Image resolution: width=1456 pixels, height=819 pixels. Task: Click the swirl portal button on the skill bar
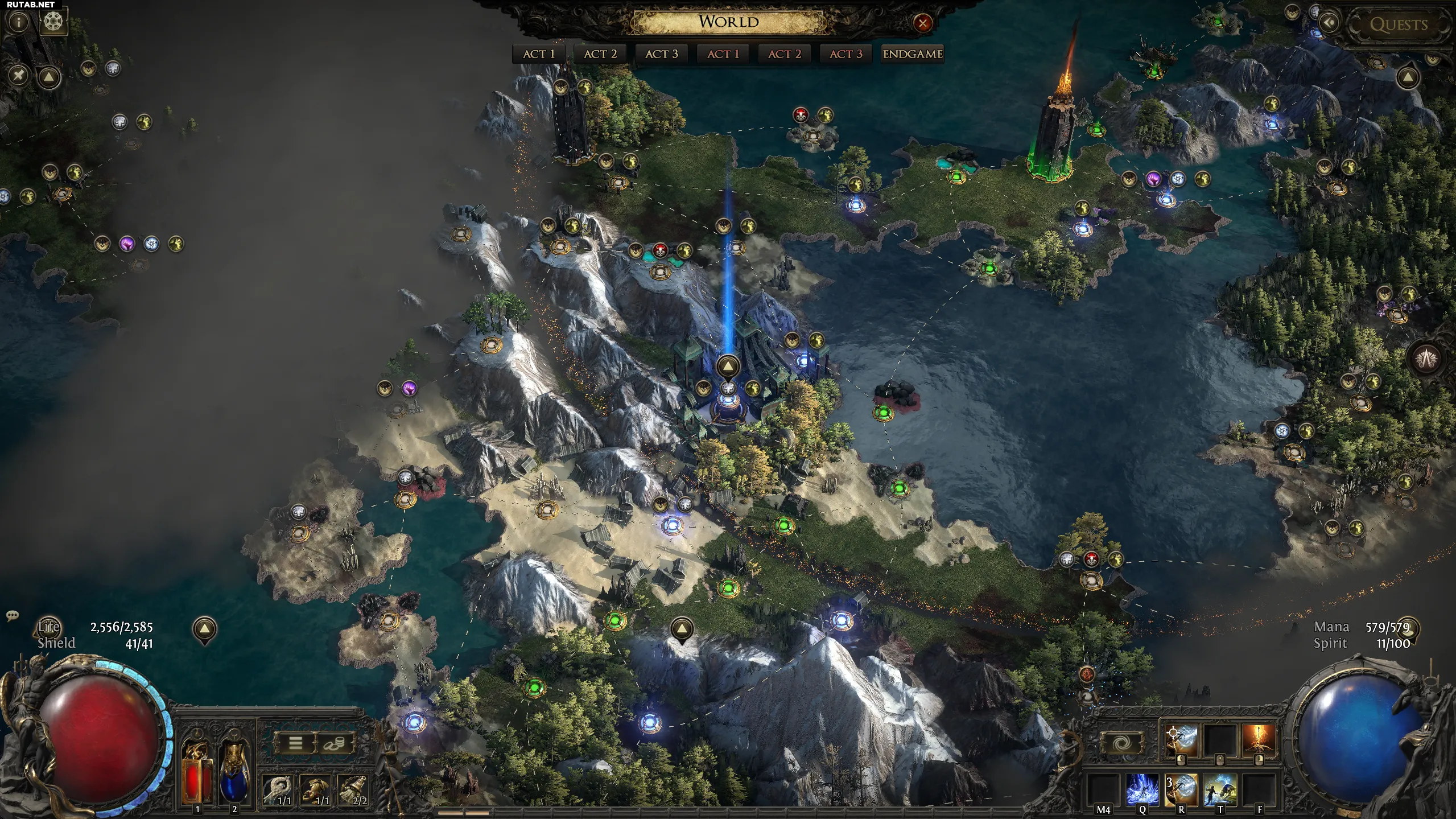click(x=1121, y=743)
